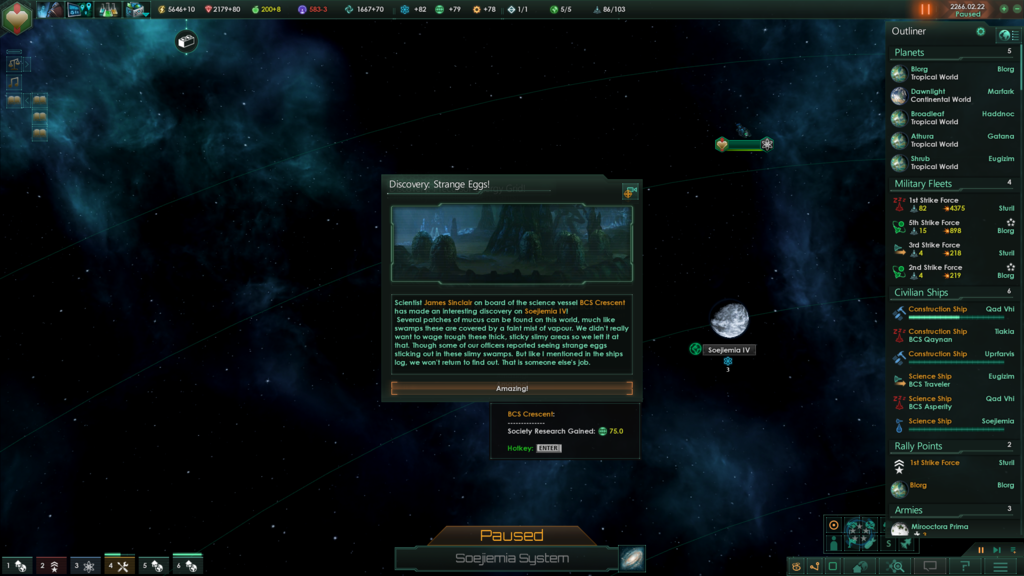
Task: Open the empire flag emblem menu
Action: click(x=17, y=16)
